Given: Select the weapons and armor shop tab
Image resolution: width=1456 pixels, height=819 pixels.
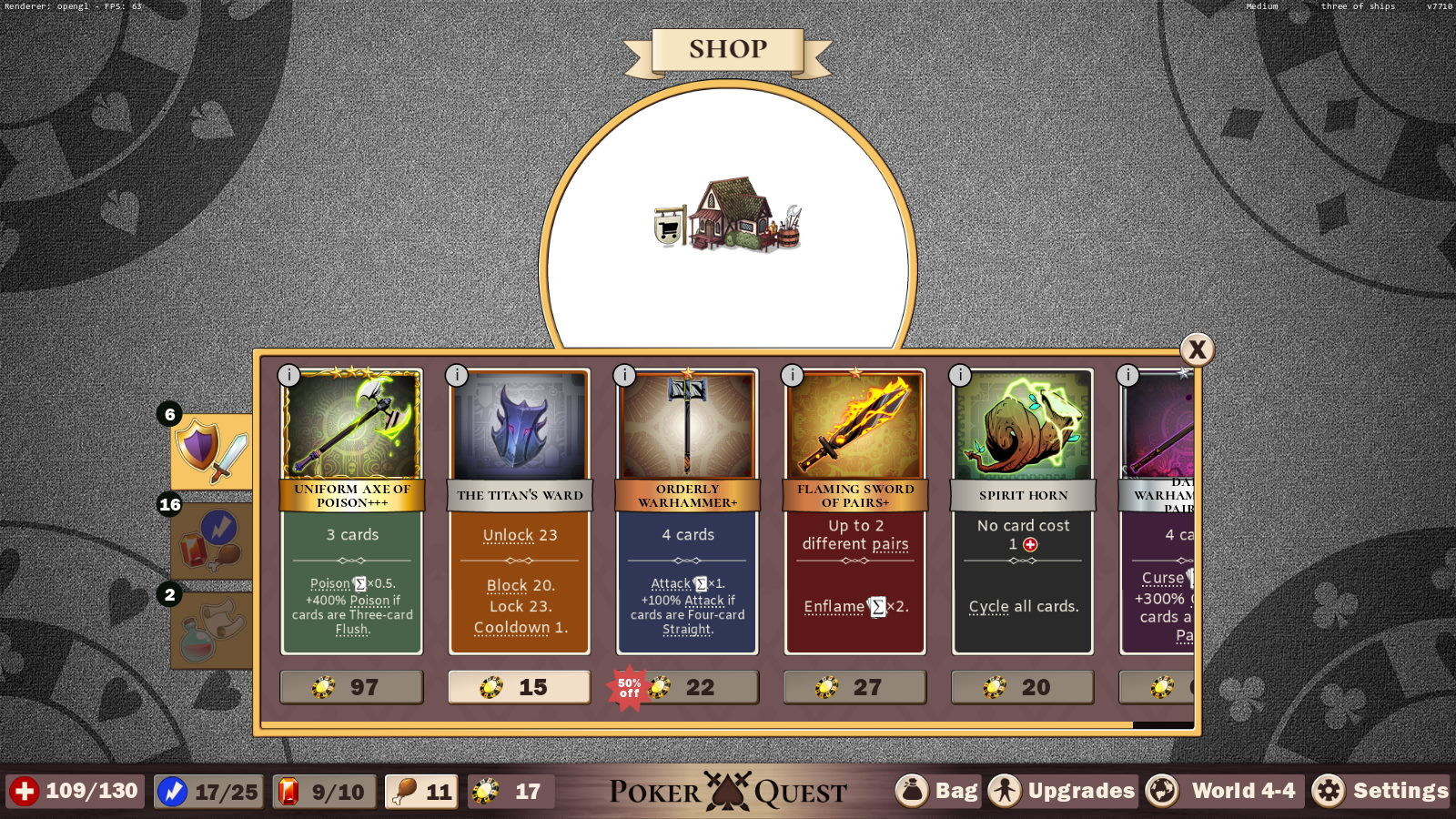Looking at the screenshot, I should [x=210, y=450].
